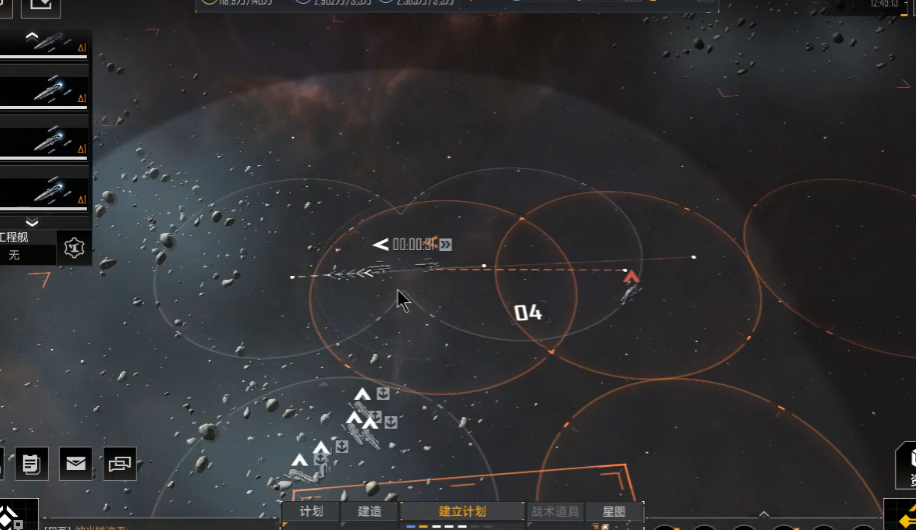Select the fleet marker labeled 04
The width and height of the screenshot is (916, 530).
pos(528,313)
